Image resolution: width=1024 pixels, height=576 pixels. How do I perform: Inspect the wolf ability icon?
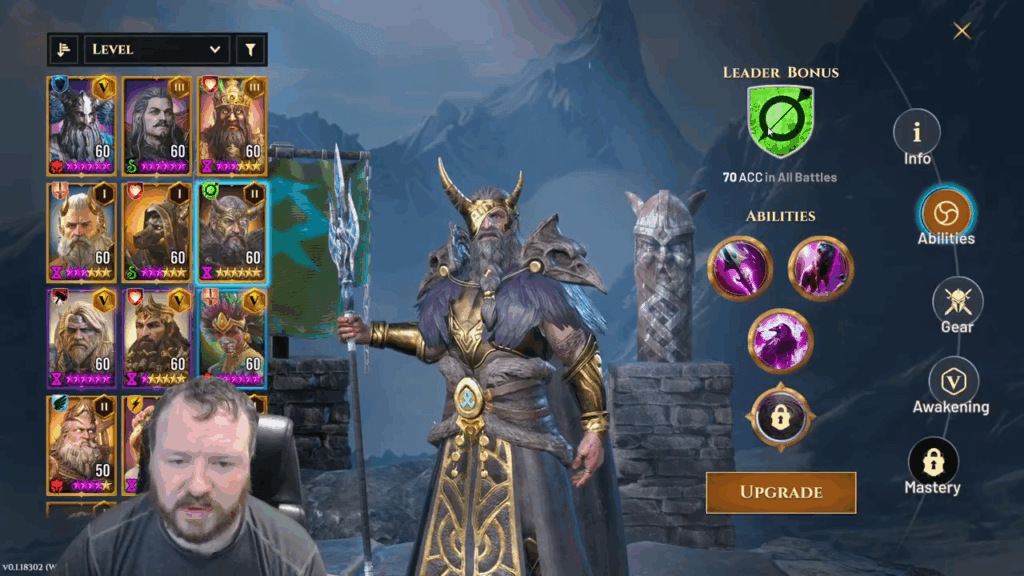coord(820,268)
